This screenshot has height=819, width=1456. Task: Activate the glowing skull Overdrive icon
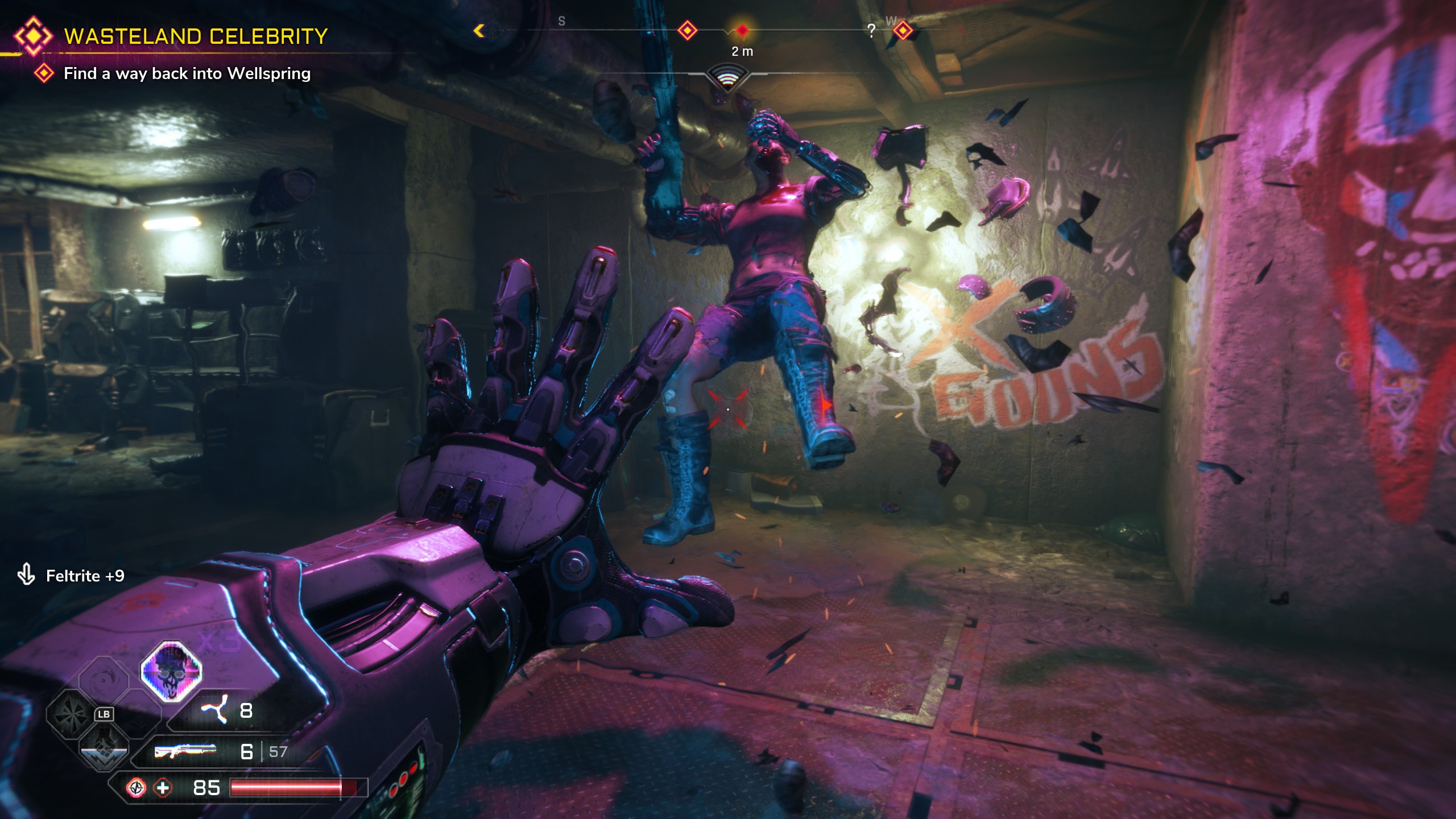tap(171, 671)
